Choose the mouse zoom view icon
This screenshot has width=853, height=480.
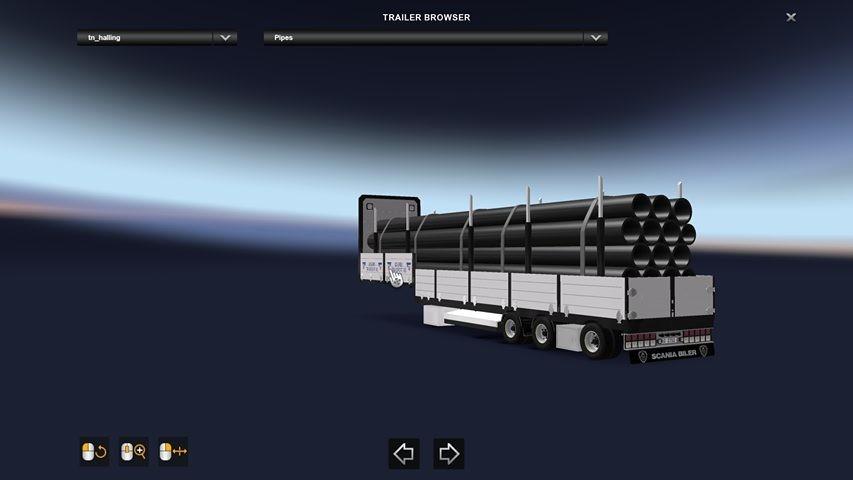click(133, 452)
